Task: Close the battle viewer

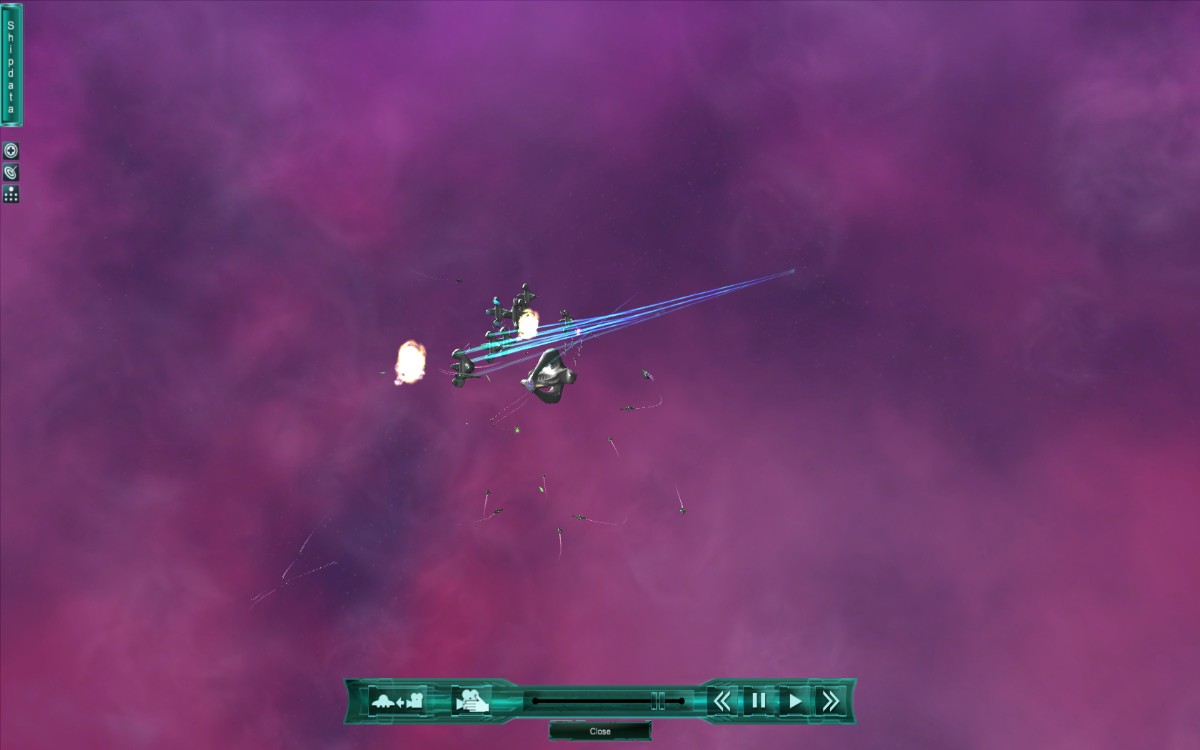Action: 600,731
